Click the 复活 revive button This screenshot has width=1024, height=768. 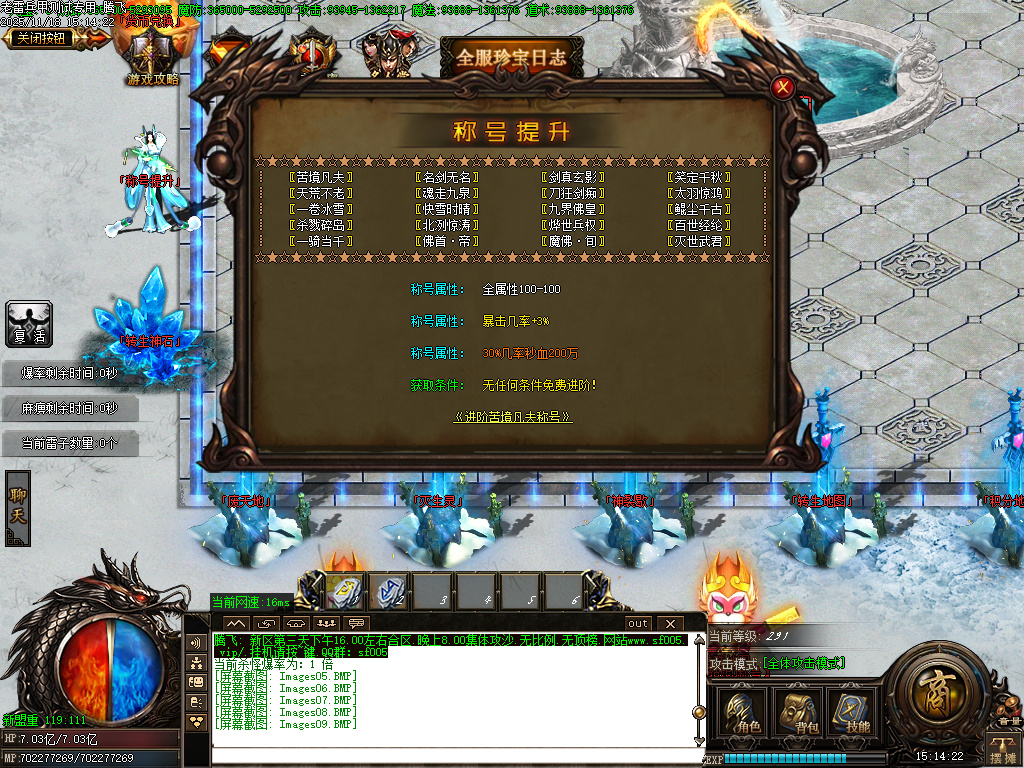point(28,326)
